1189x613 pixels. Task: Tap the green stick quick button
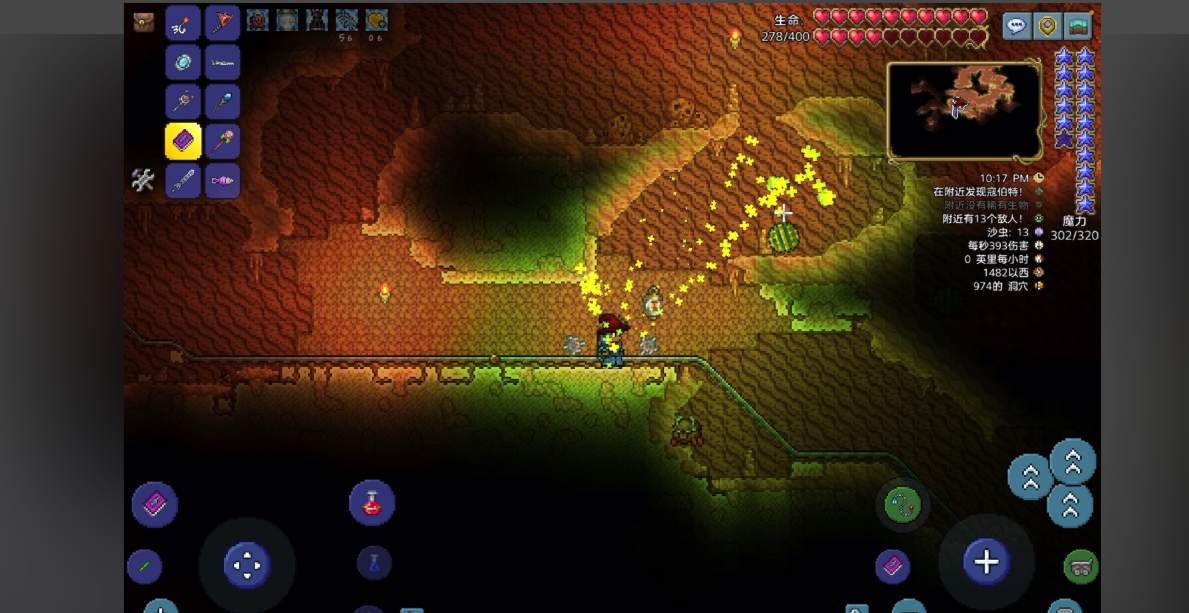(145, 567)
